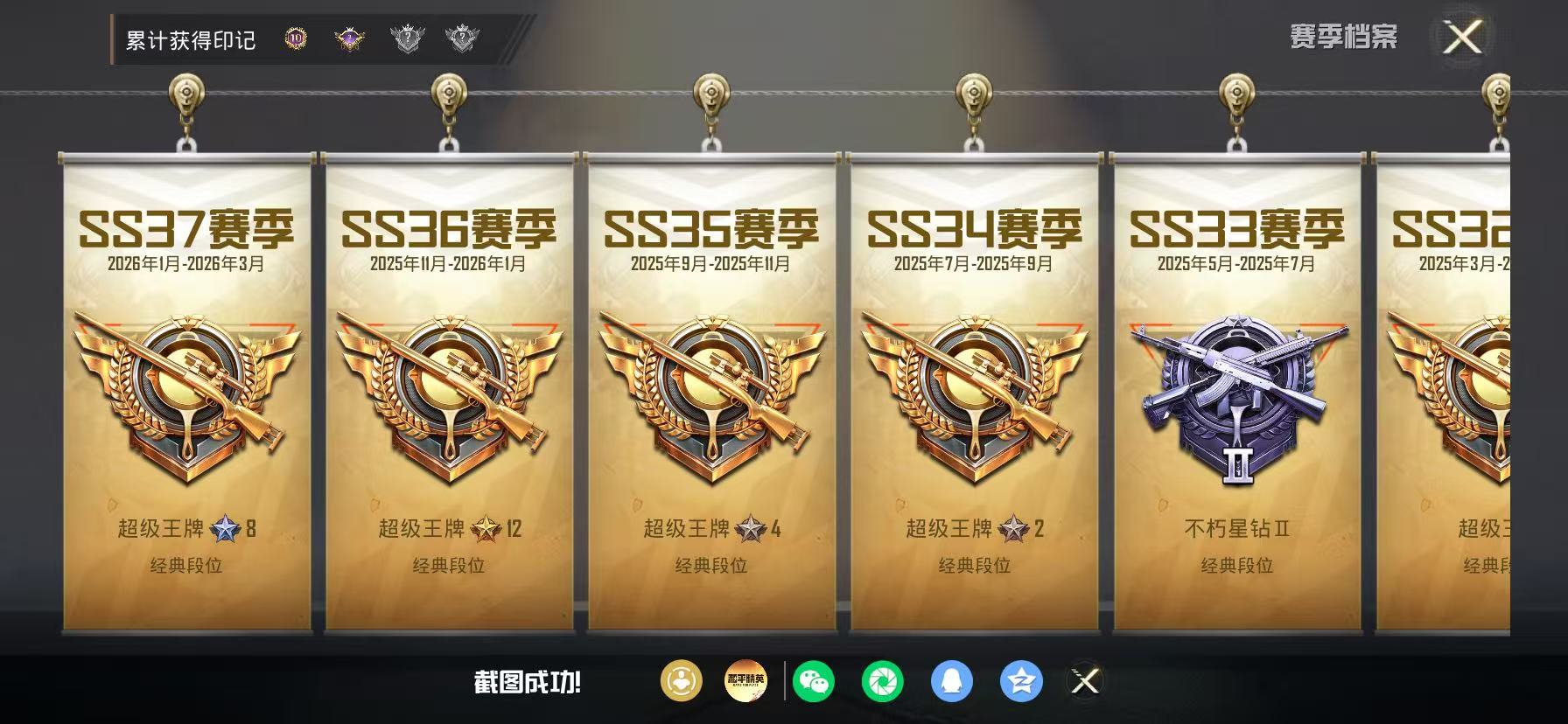Click the 赛季档案 title label
This screenshot has height=724, width=1568.
coord(1346,35)
